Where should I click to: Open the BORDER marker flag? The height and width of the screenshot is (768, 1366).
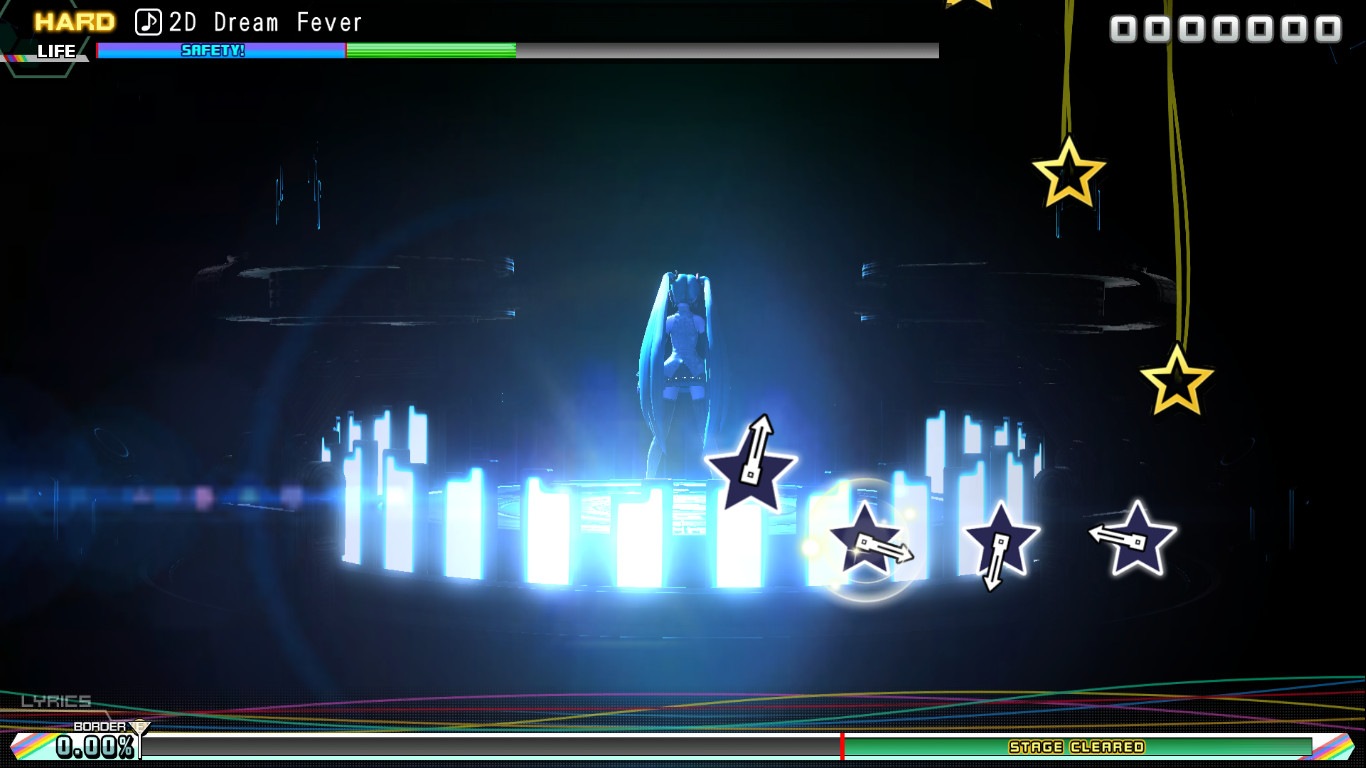(141, 726)
